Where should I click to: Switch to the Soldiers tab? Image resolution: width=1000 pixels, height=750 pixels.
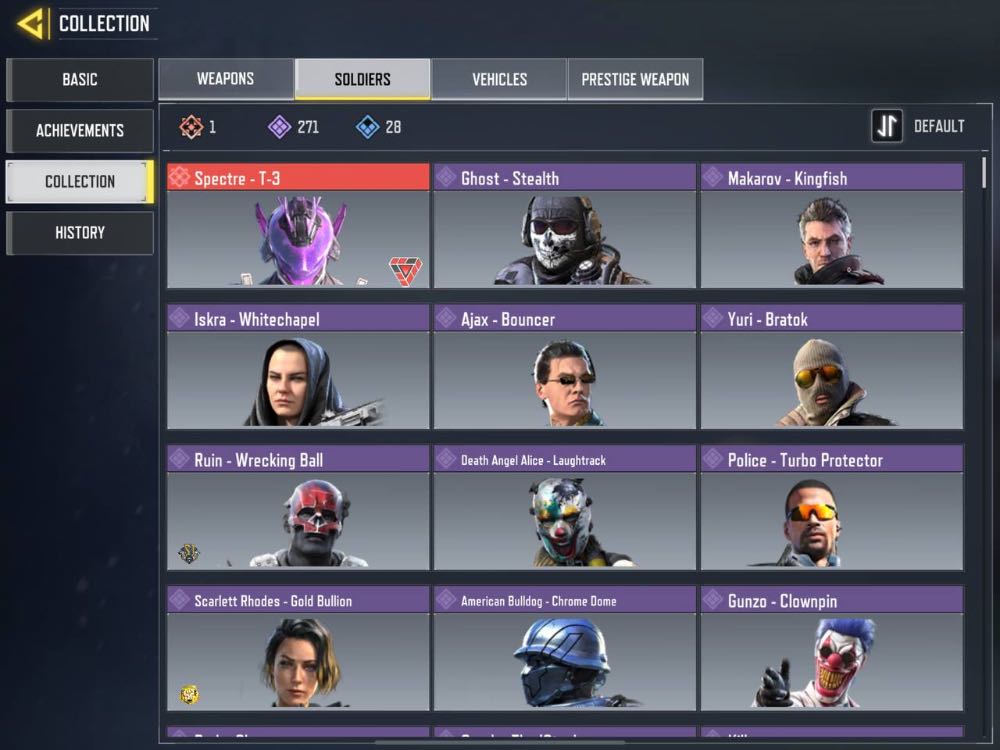pyautogui.click(x=362, y=79)
